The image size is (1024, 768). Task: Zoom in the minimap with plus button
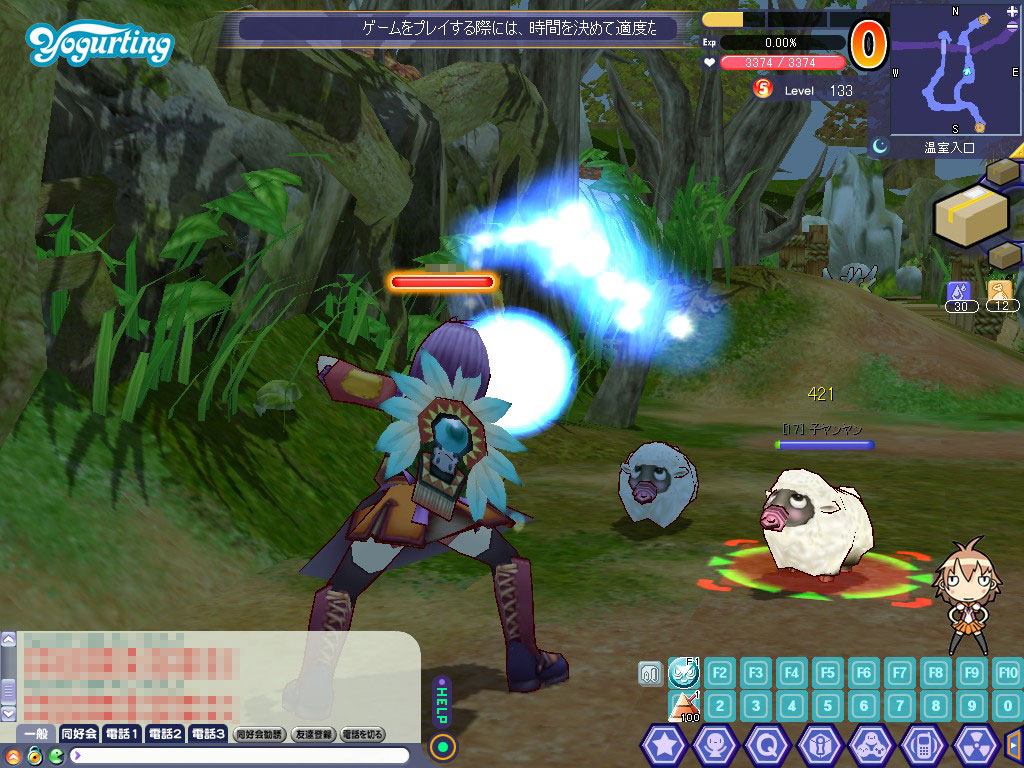1012,11
